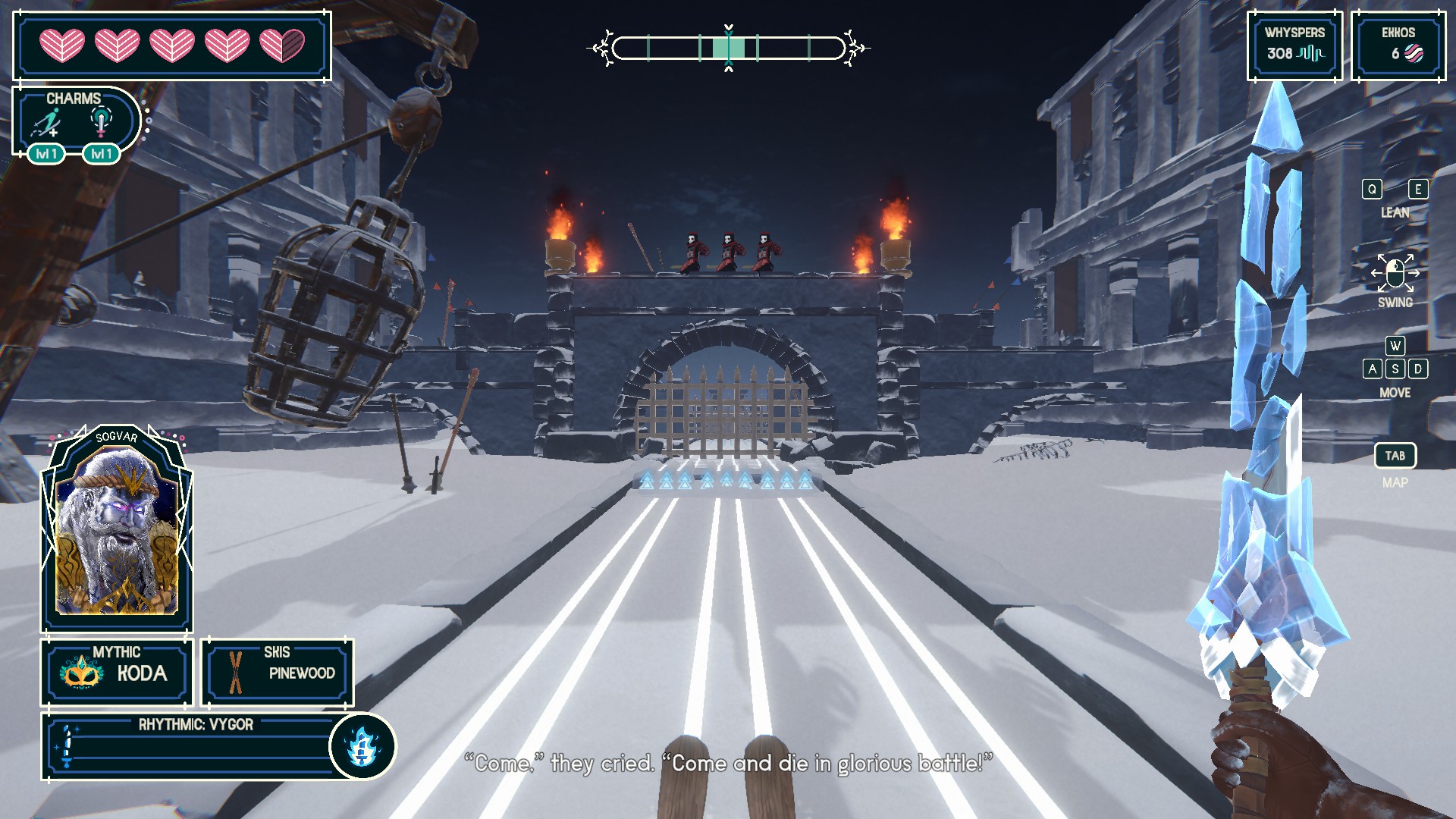This screenshot has height=819, width=1456.
Task: Select the glowing sword charm icon
Action: click(101, 121)
